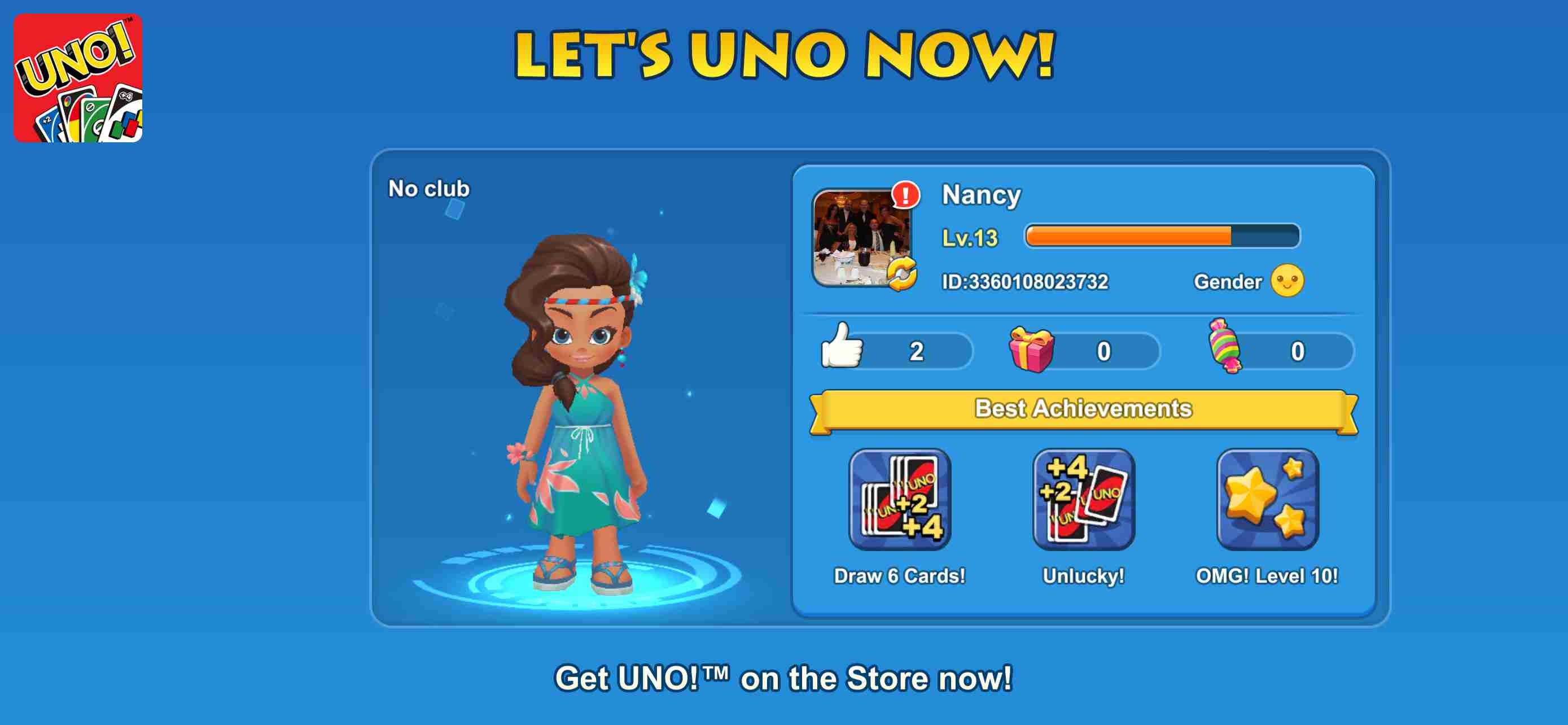Click the player ID number
Screen dimensions: 1568x725
pos(1024,281)
